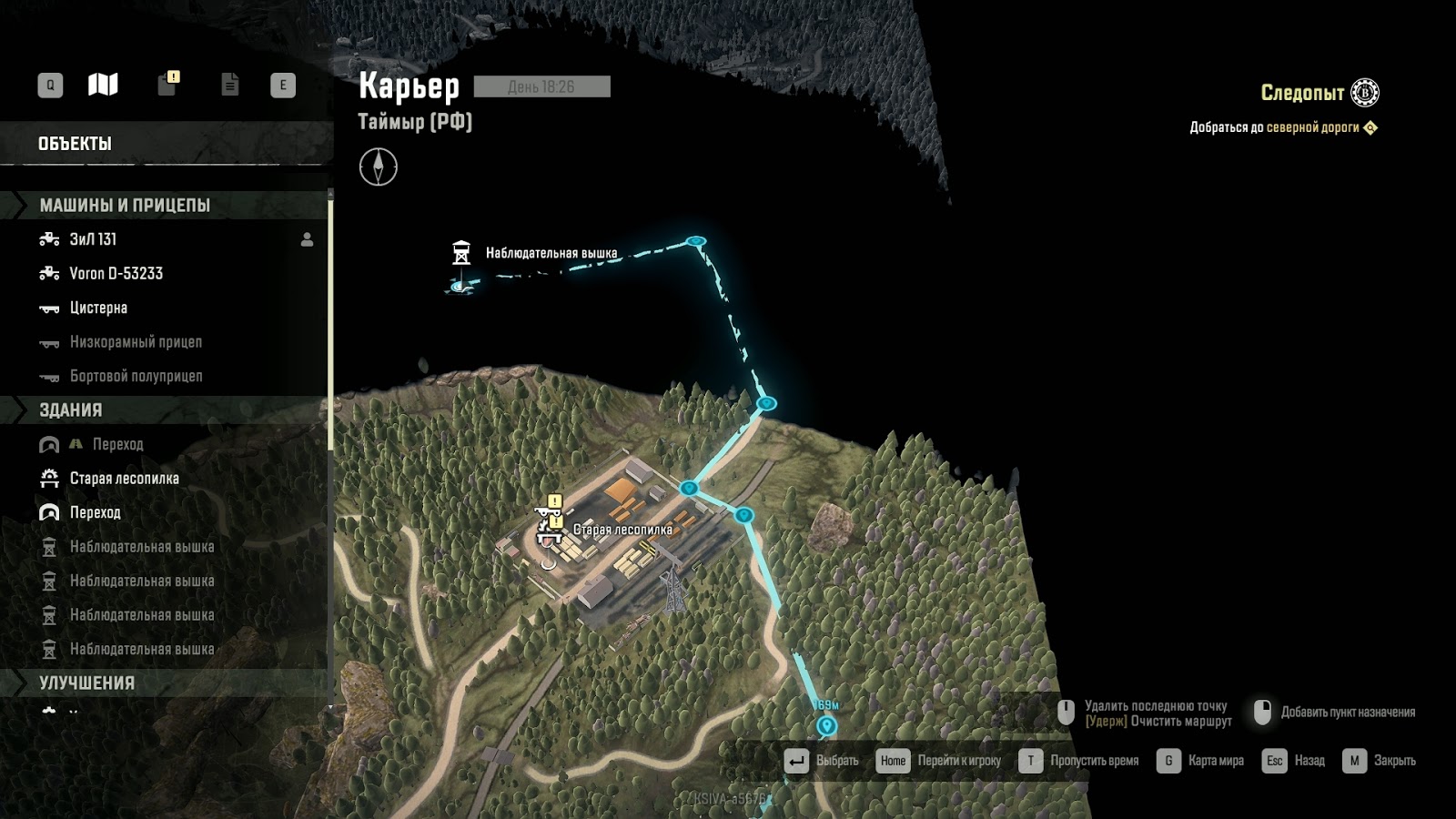The height and width of the screenshot is (819, 1456).
Task: Pick the Бортовой полуприцеп entry
Action: (x=136, y=376)
